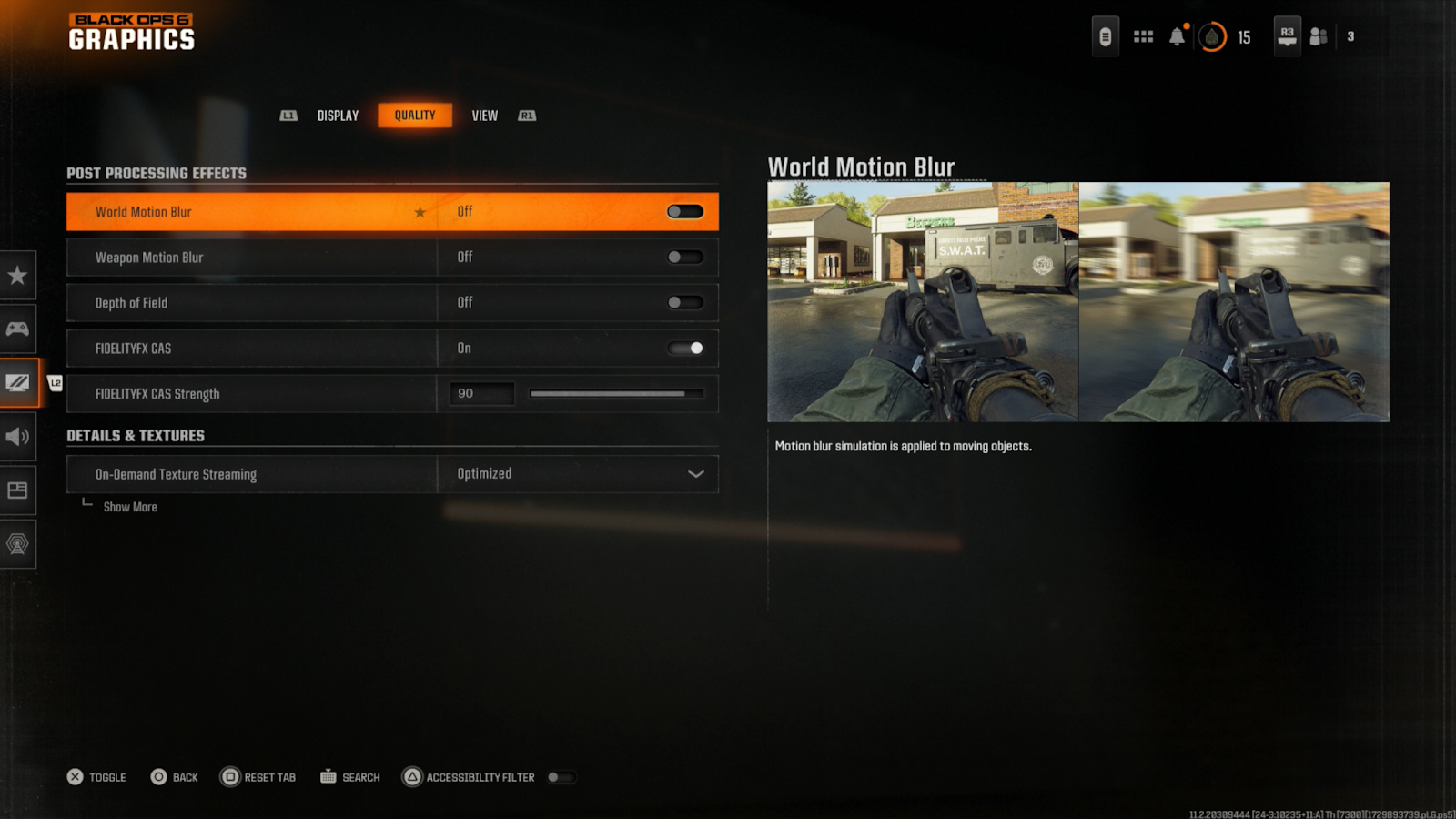
Task: Open interface settings sidebar icon
Action: [x=17, y=490]
